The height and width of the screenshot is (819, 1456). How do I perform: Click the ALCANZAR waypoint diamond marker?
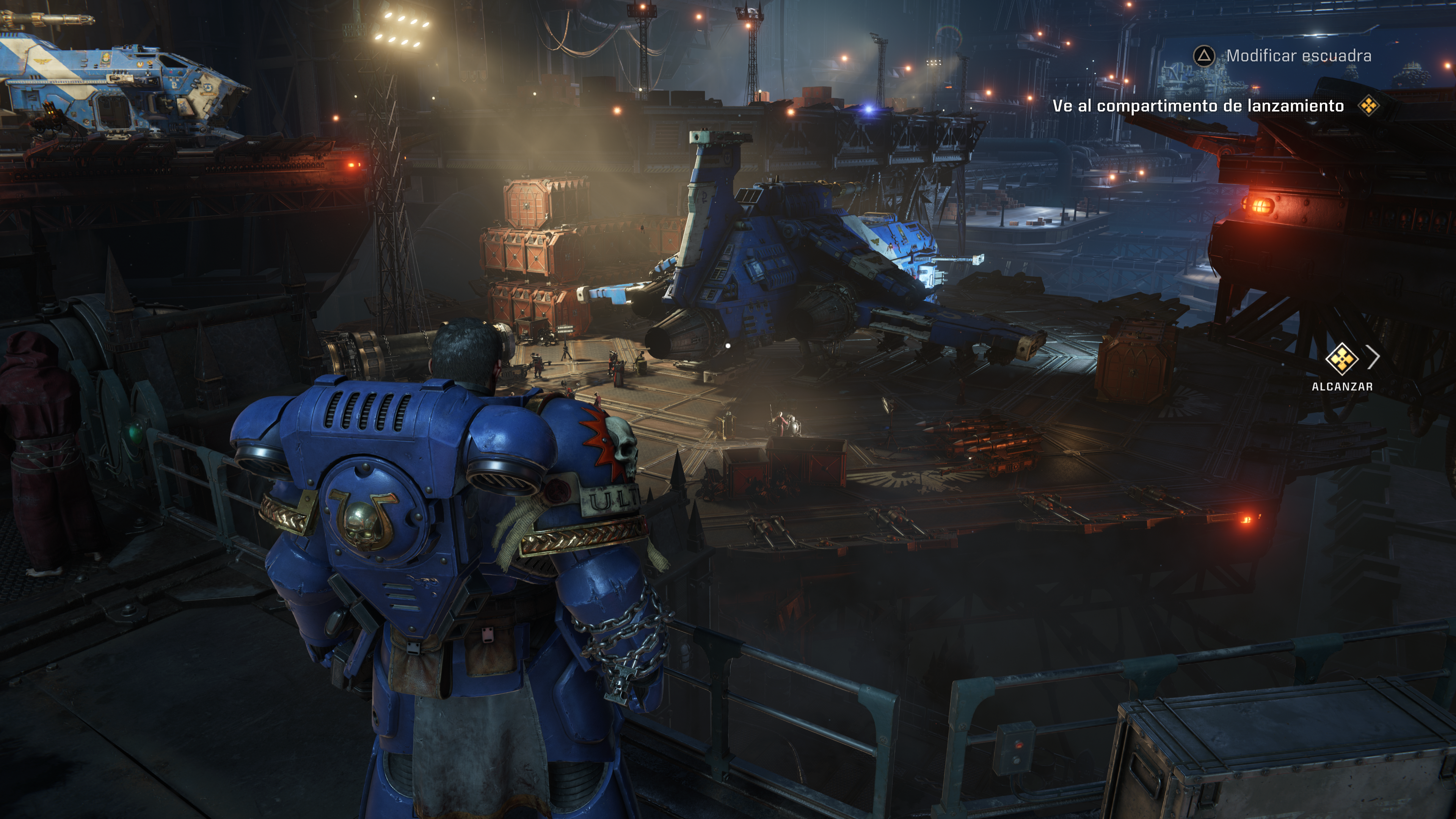pyautogui.click(x=1341, y=358)
